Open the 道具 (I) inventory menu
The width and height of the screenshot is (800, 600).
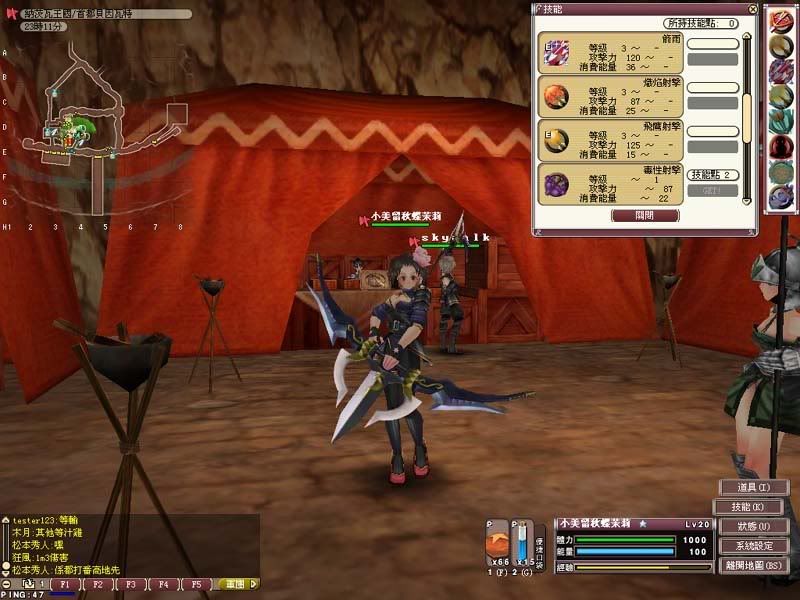pyautogui.click(x=753, y=487)
